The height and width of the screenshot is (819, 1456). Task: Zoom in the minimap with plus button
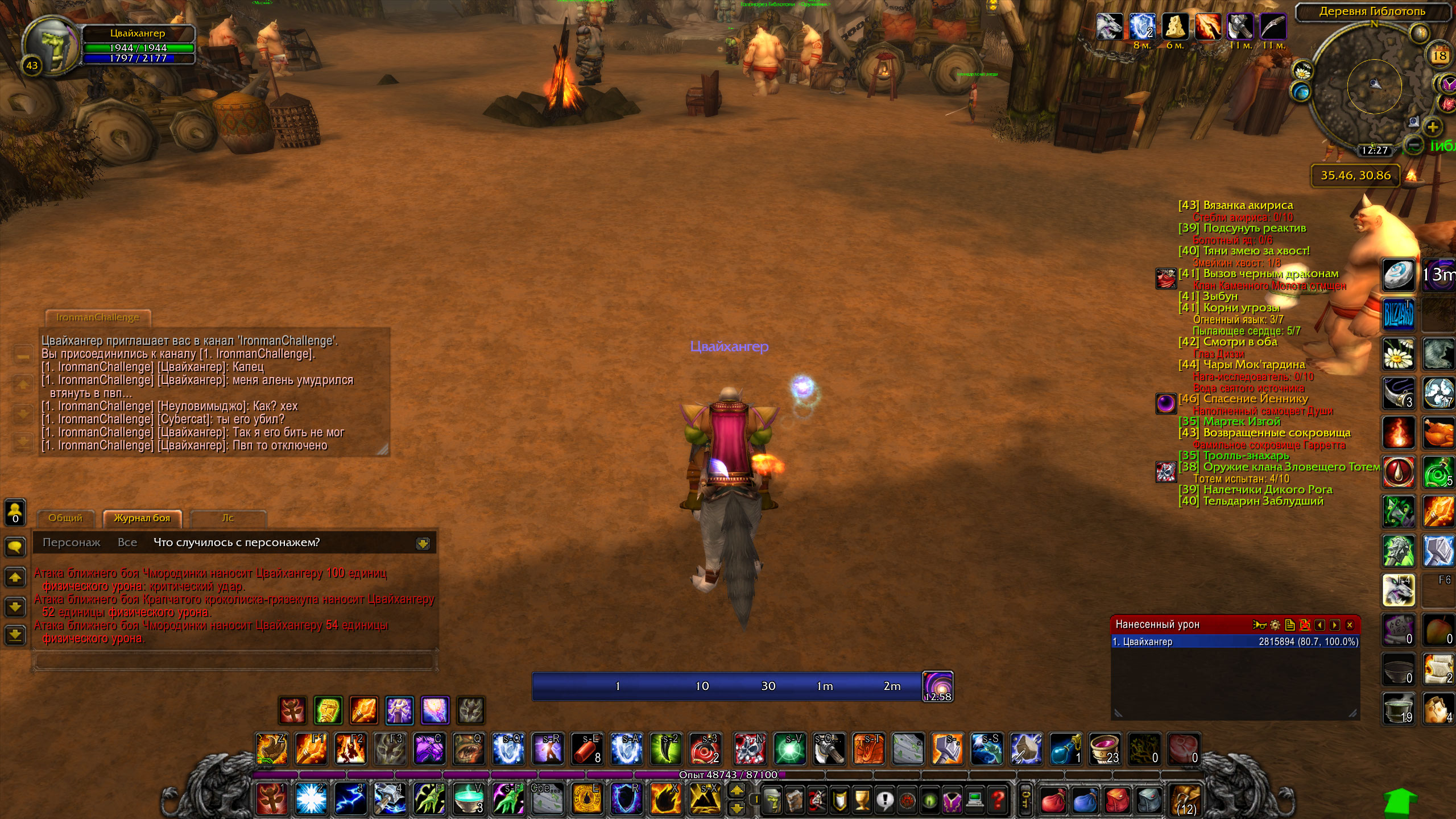pyautogui.click(x=1433, y=127)
